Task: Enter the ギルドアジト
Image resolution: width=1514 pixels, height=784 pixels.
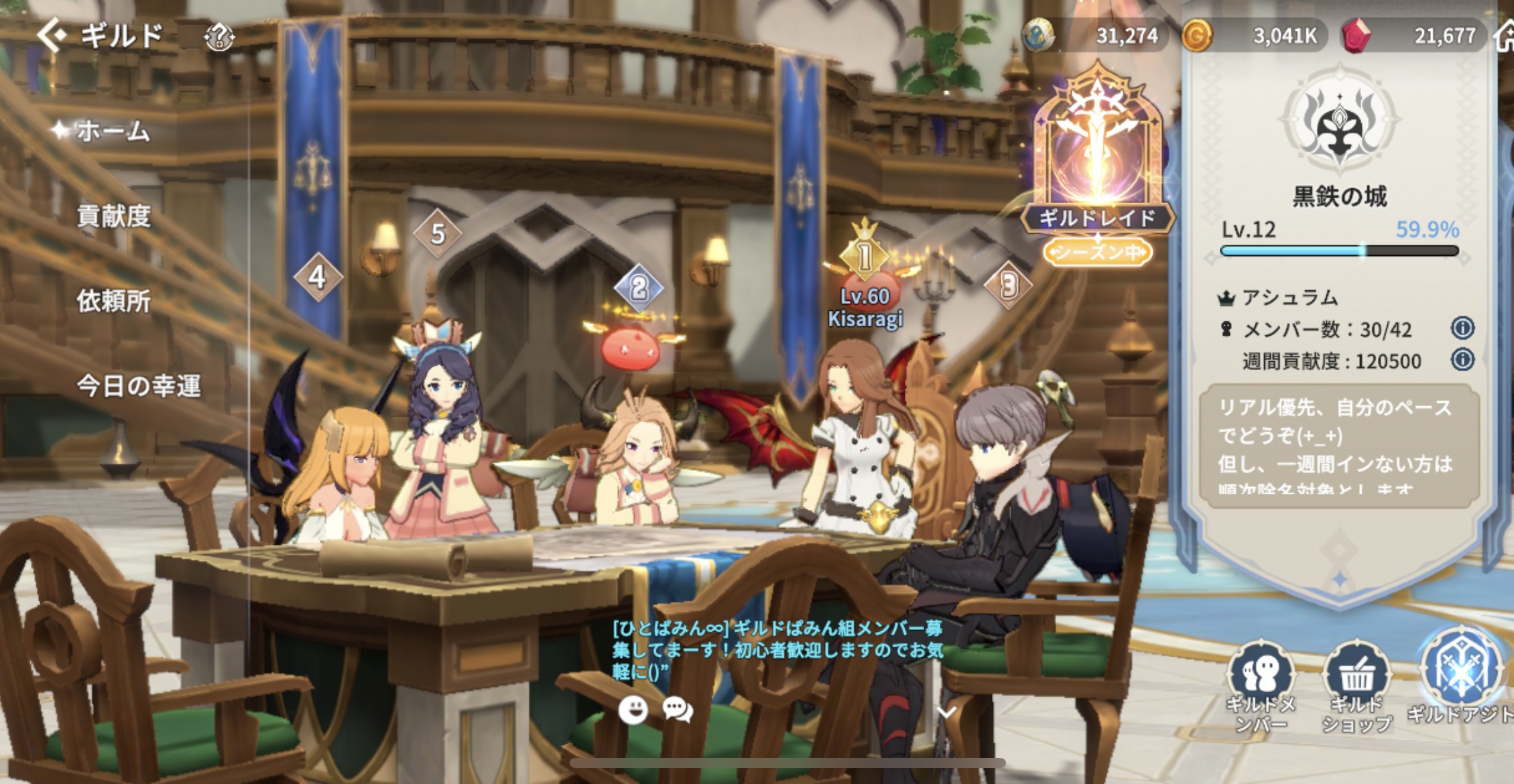Action: (x=1460, y=677)
